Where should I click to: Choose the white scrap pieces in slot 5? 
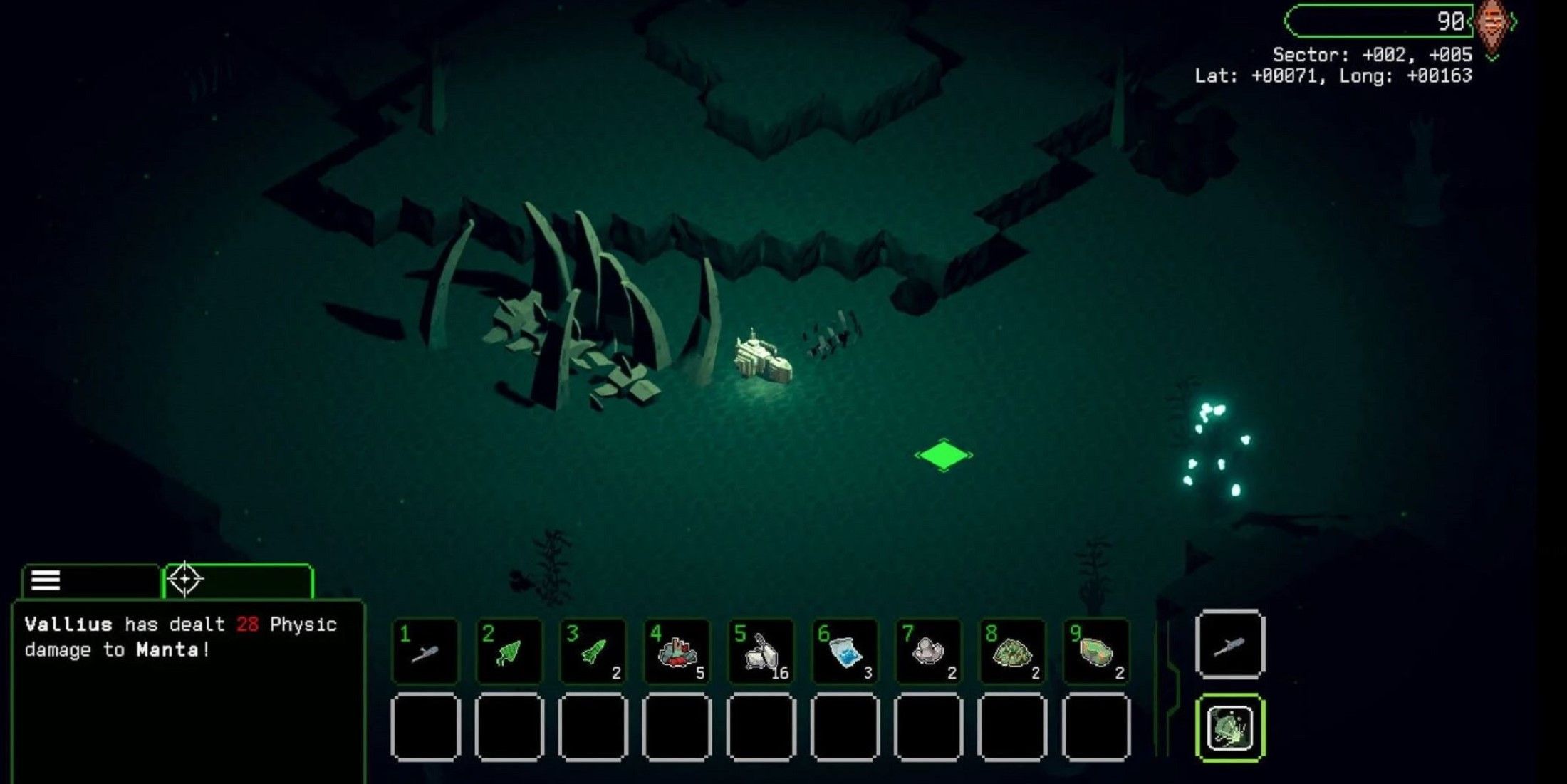[761, 652]
